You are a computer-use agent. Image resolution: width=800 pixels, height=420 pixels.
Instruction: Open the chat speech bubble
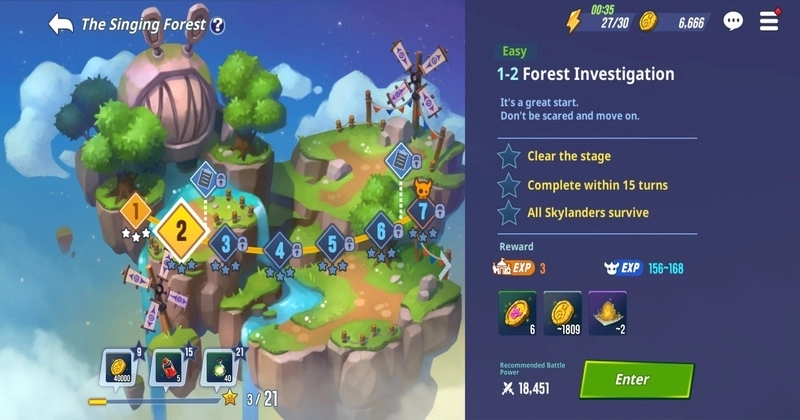[x=733, y=21]
